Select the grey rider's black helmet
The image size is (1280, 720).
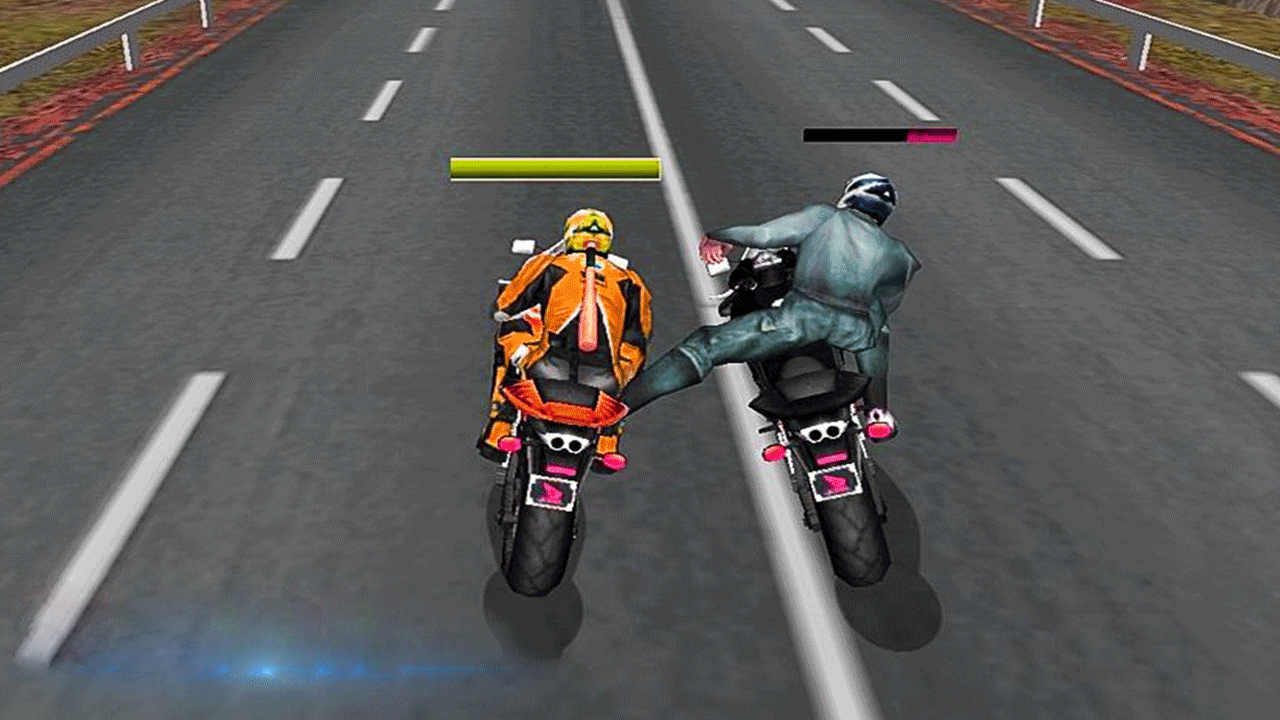pyautogui.click(x=868, y=189)
